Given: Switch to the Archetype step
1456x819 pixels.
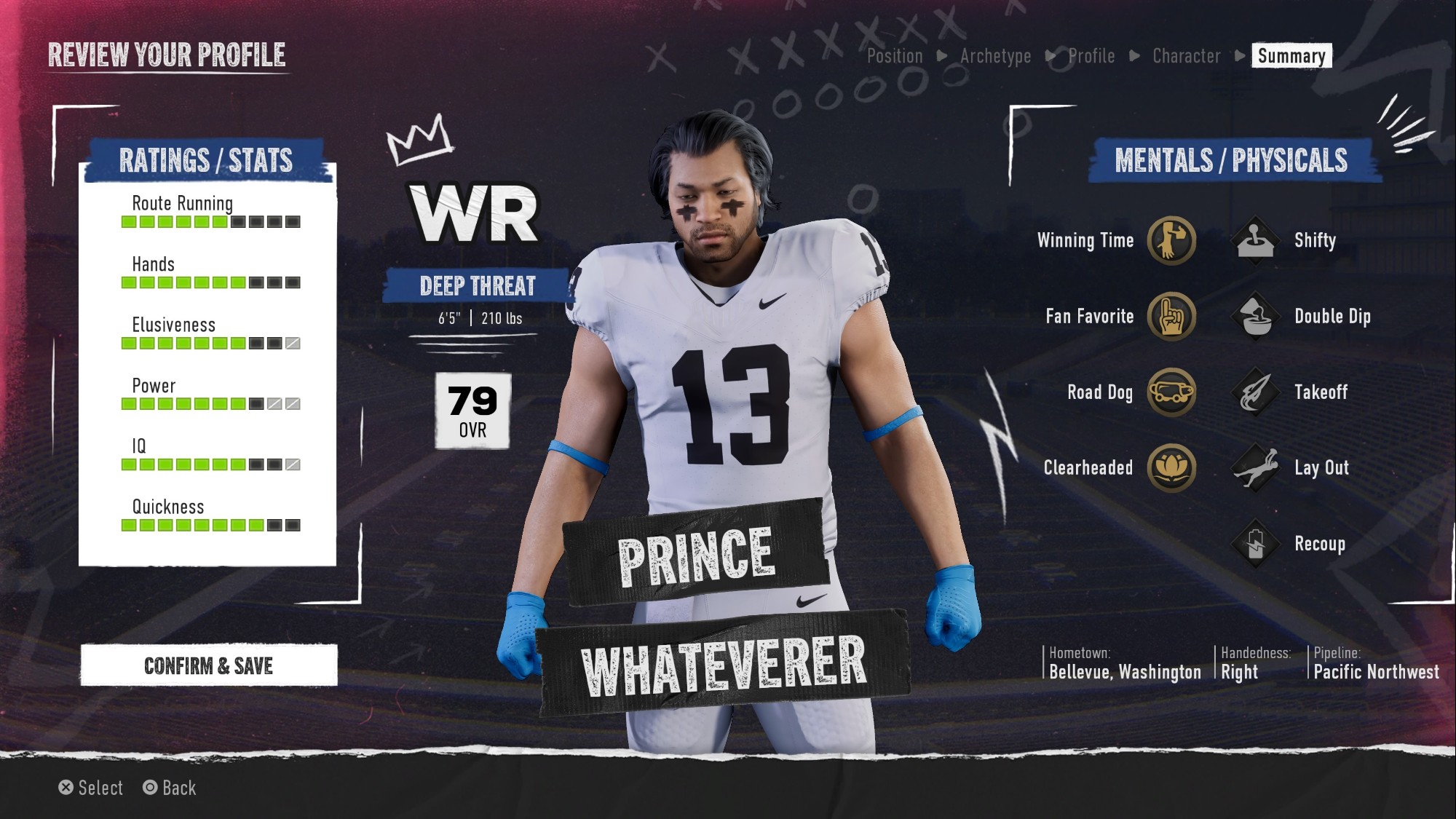Looking at the screenshot, I should 995,56.
